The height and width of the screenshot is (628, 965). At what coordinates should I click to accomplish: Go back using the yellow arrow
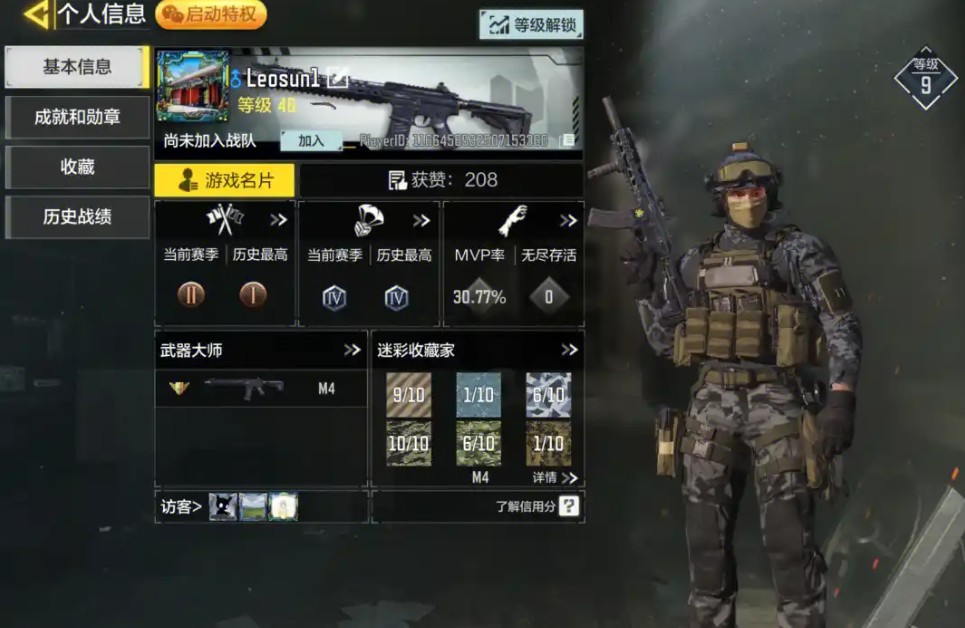point(37,15)
